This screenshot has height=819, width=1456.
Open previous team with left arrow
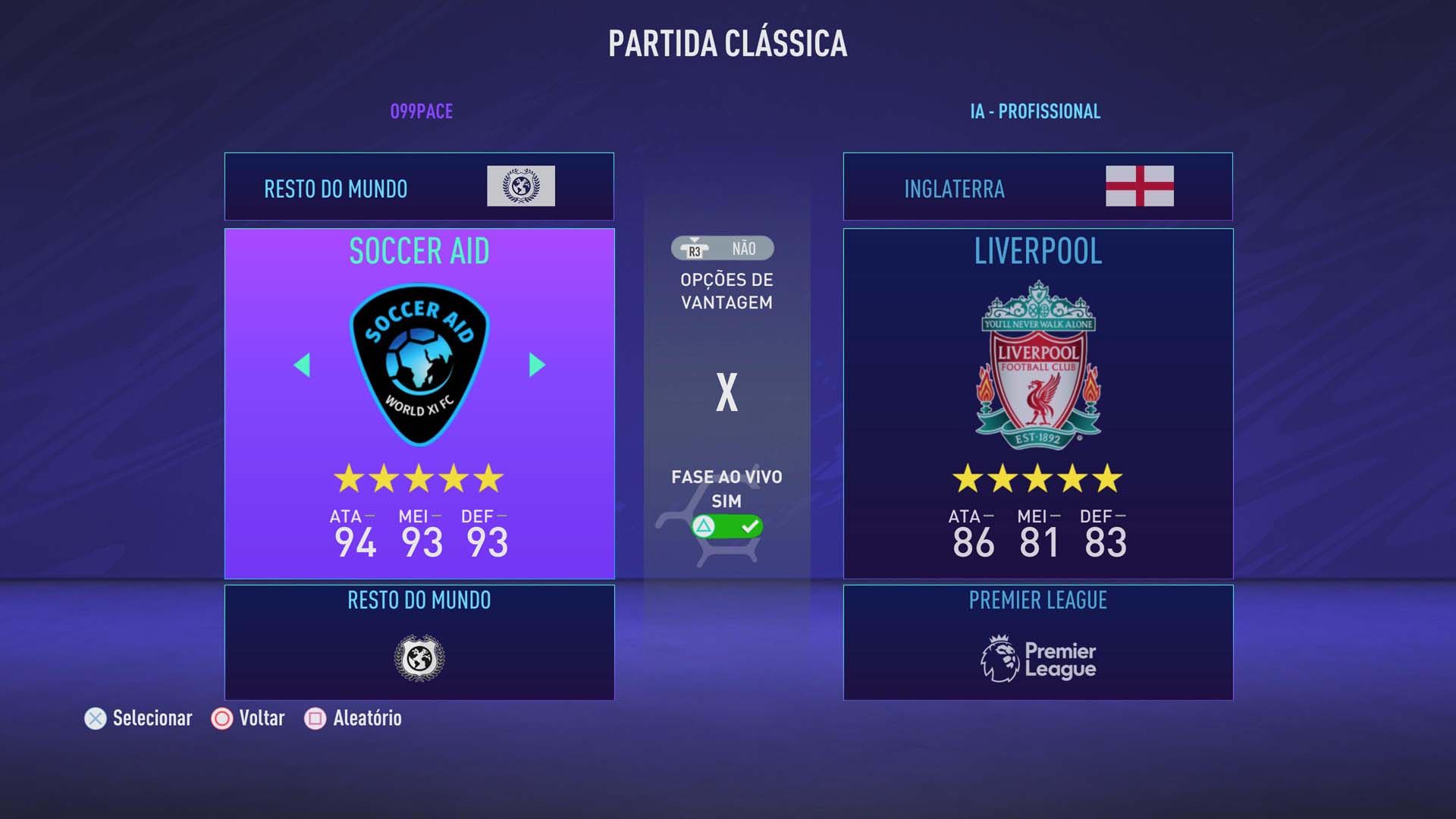302,366
